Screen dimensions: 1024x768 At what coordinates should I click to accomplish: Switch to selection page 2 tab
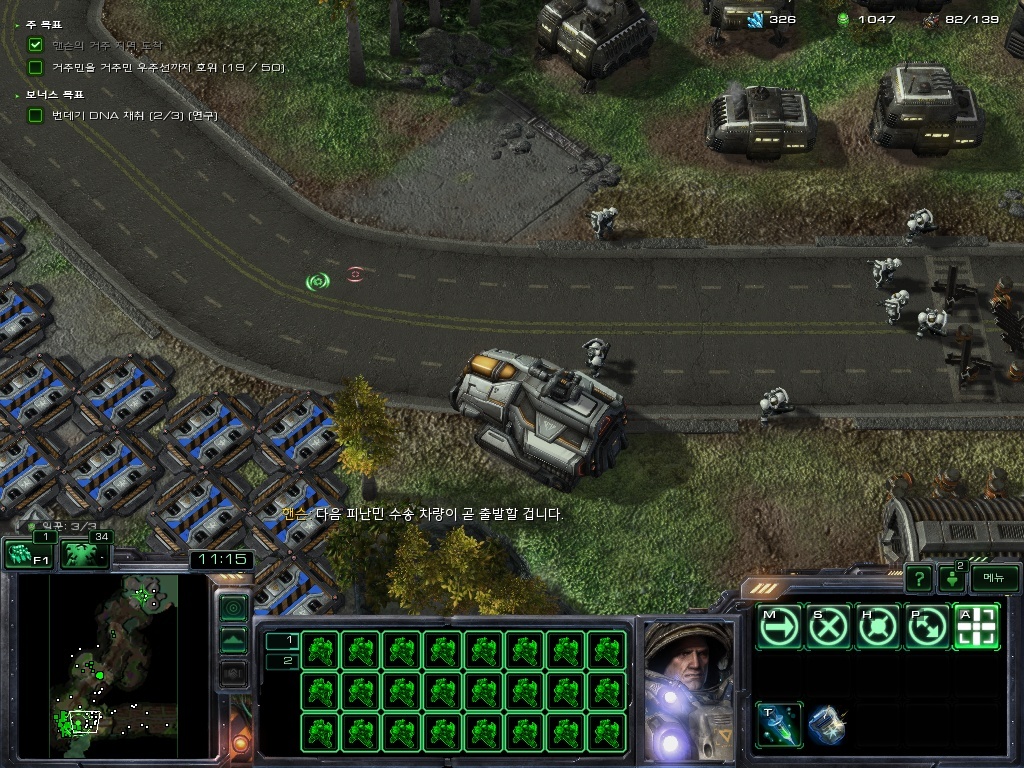point(282,660)
